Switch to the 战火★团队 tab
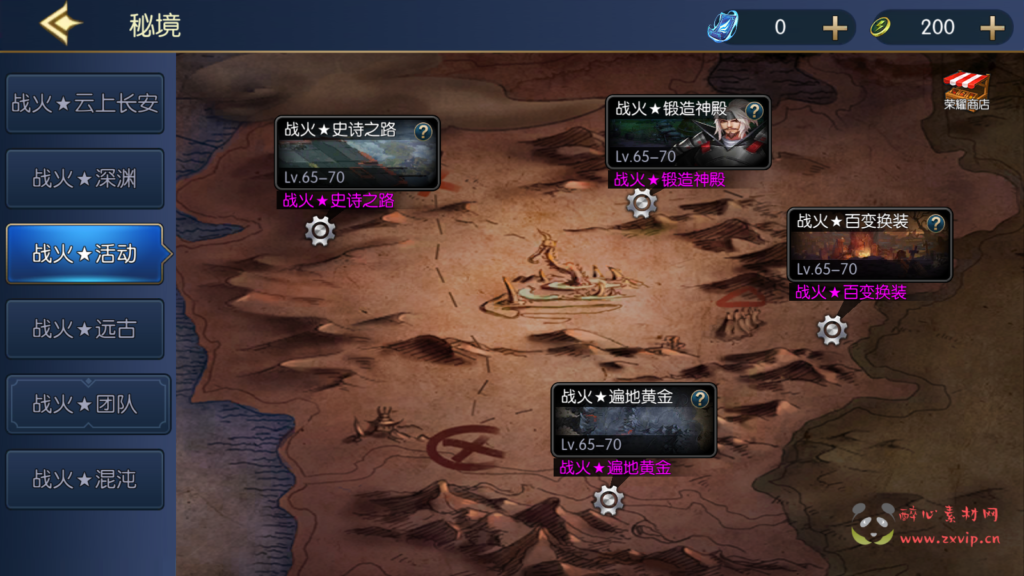Viewport: 1024px width, 576px height. pyautogui.click(x=85, y=404)
